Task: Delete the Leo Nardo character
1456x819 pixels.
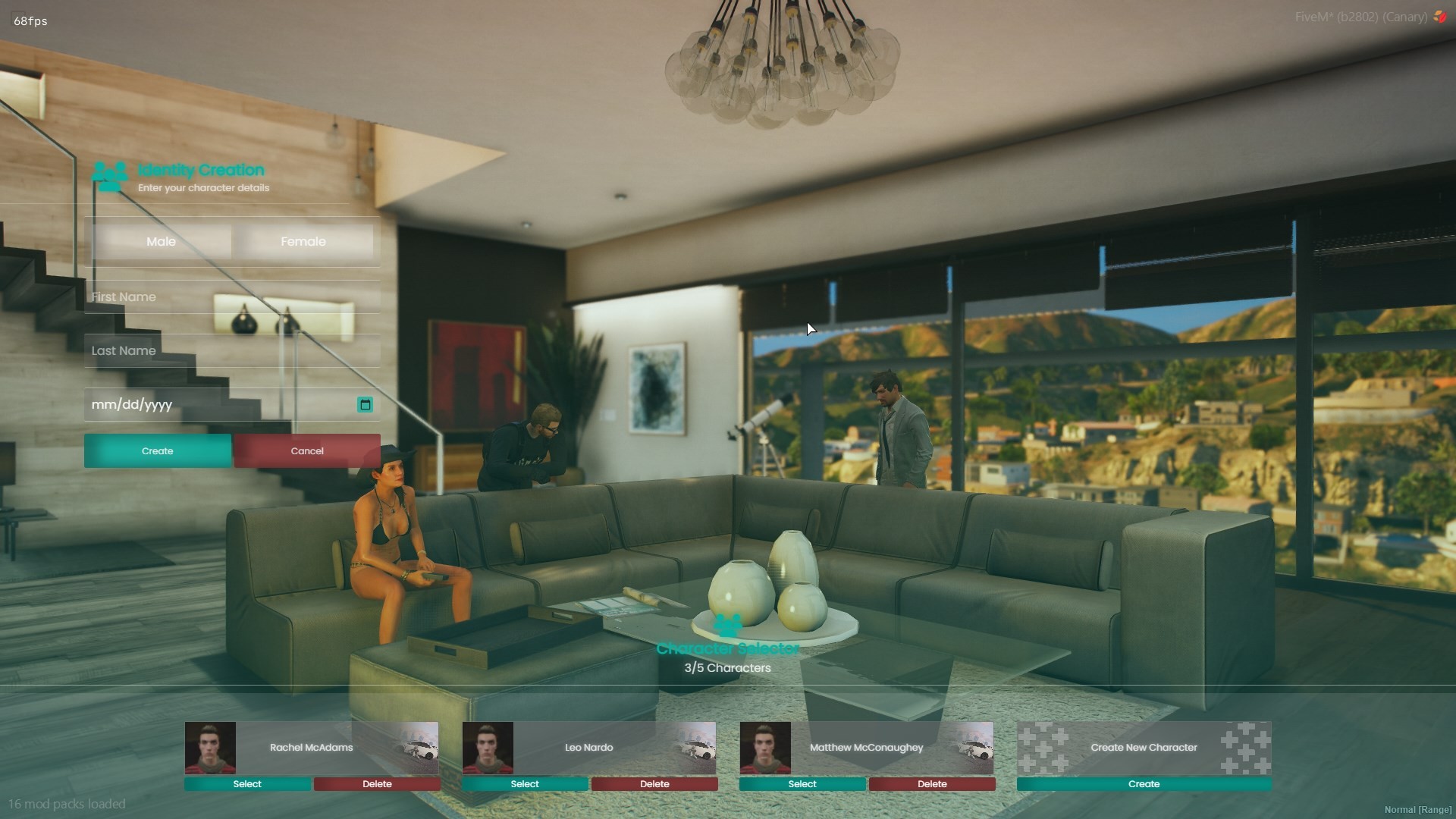Action: coord(654,784)
